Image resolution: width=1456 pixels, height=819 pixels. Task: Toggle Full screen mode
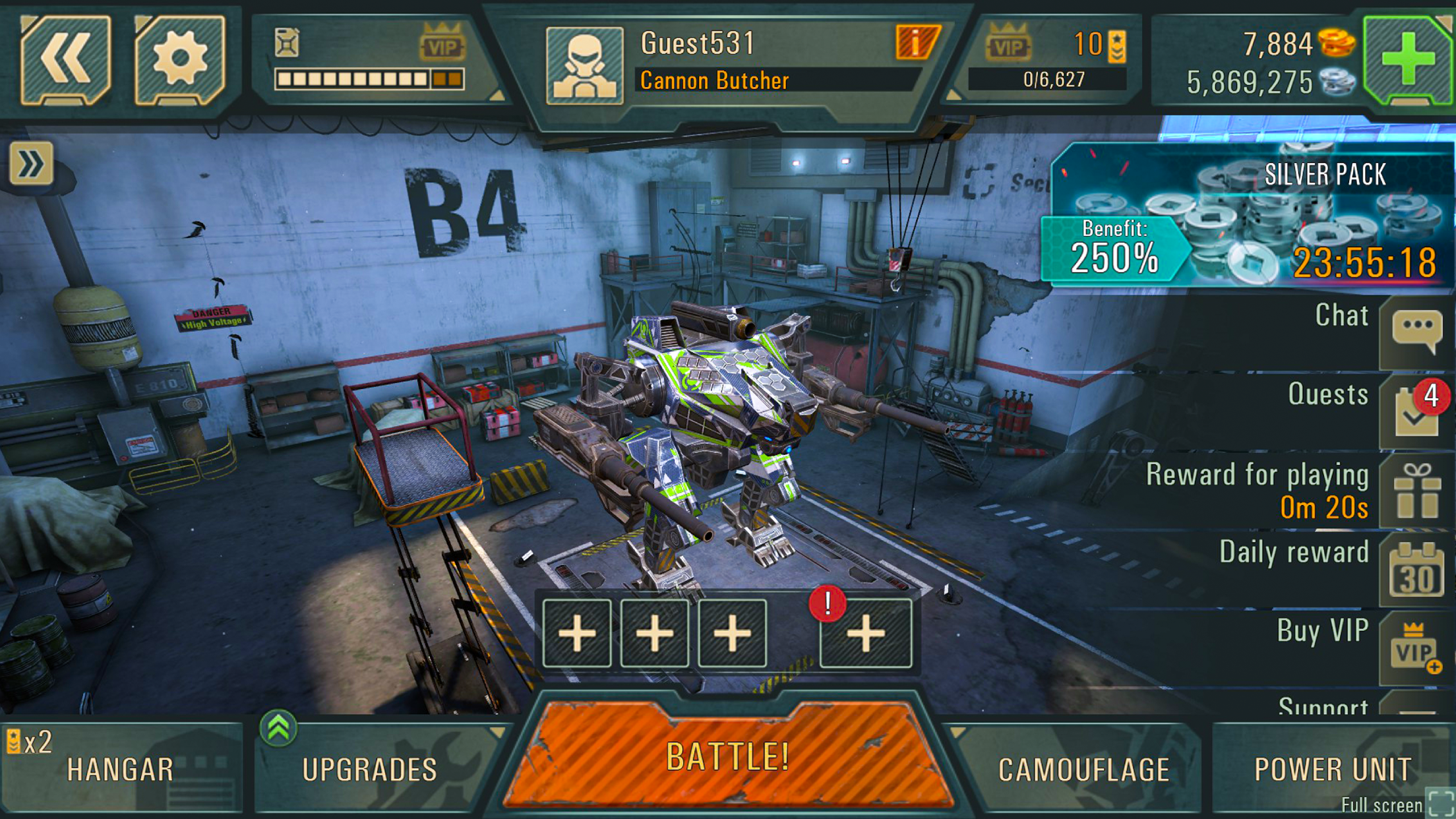point(1440,803)
